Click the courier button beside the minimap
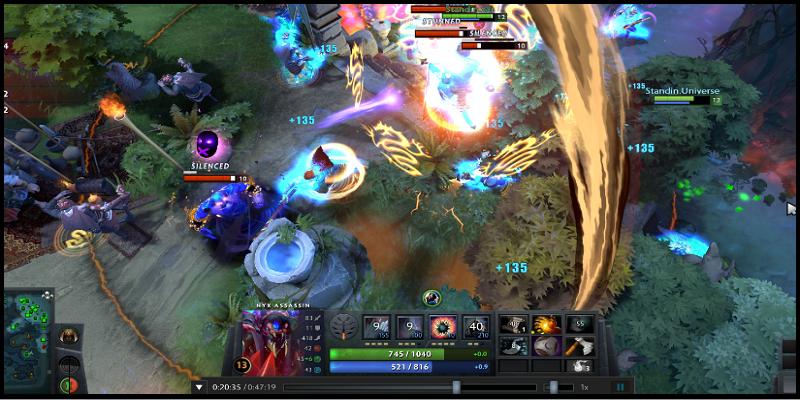Viewport: 800px width, 400px height. click(69, 337)
